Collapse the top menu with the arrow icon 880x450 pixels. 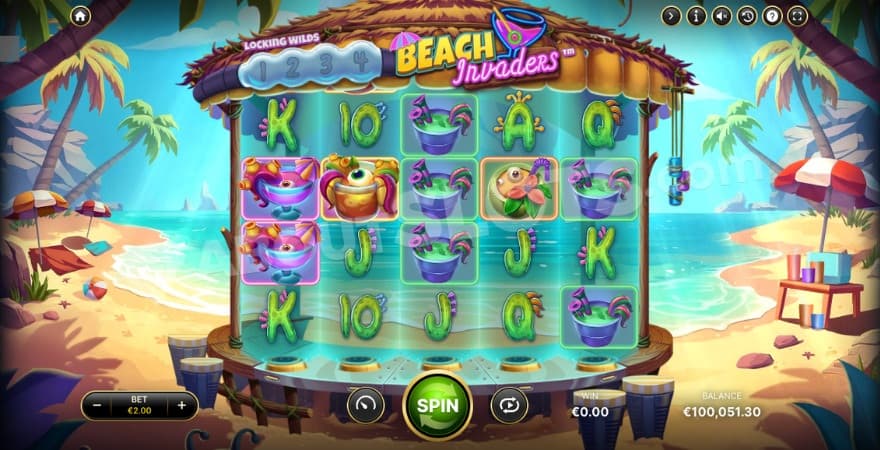[x=671, y=16]
